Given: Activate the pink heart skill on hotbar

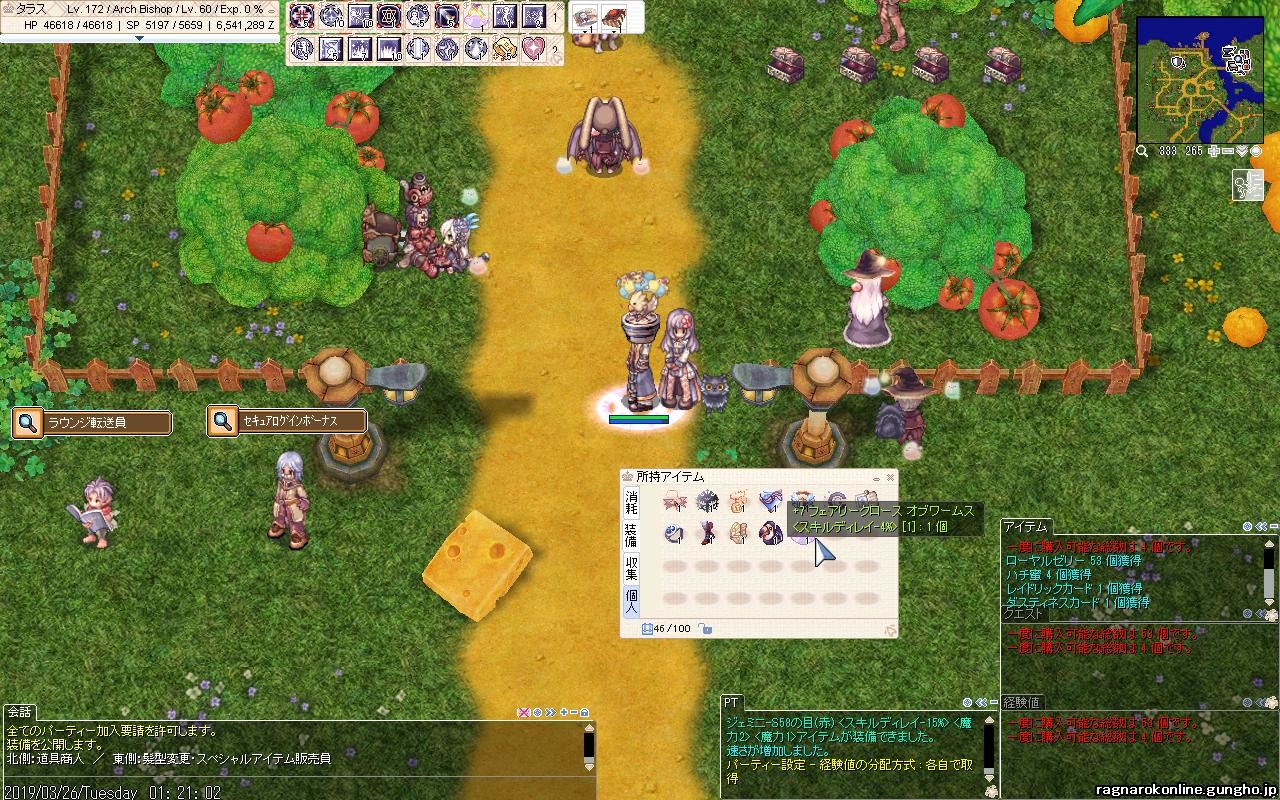Looking at the screenshot, I should click(533, 48).
